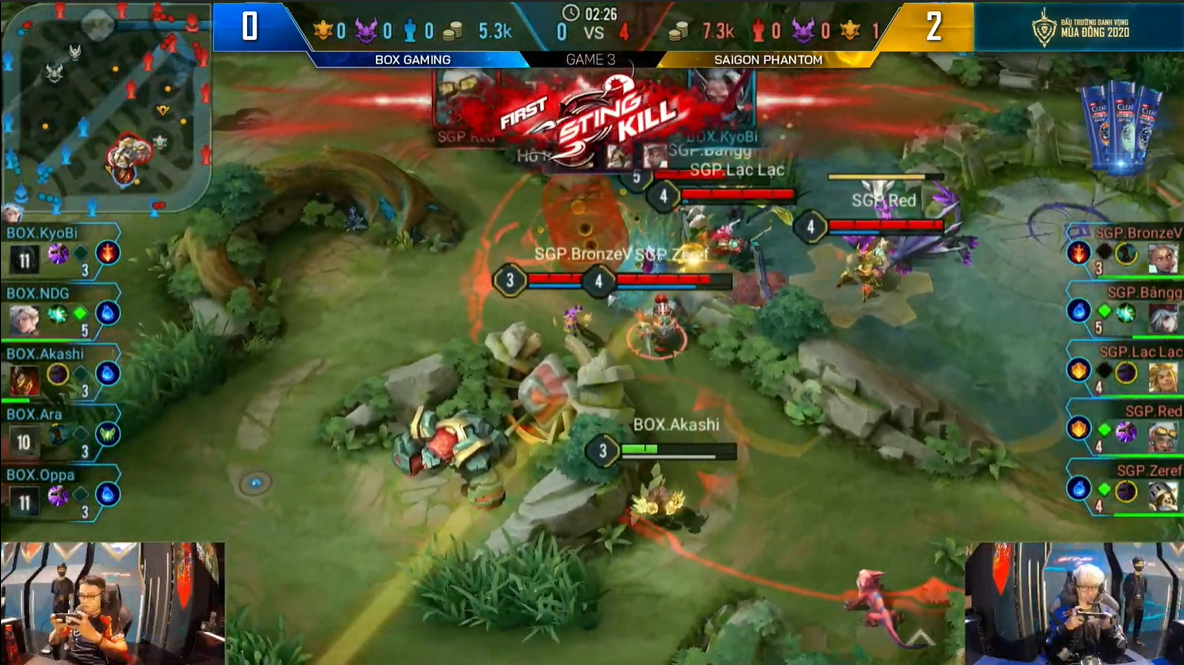Viewport: 1184px width, 665px height.
Task: Open the Saigon Phantom player webcam feed
Action: tap(1074, 603)
